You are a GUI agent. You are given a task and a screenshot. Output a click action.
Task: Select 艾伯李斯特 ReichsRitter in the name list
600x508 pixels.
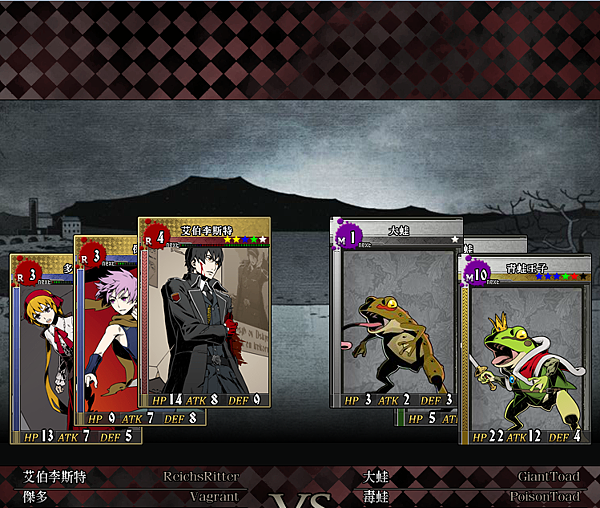130,477
